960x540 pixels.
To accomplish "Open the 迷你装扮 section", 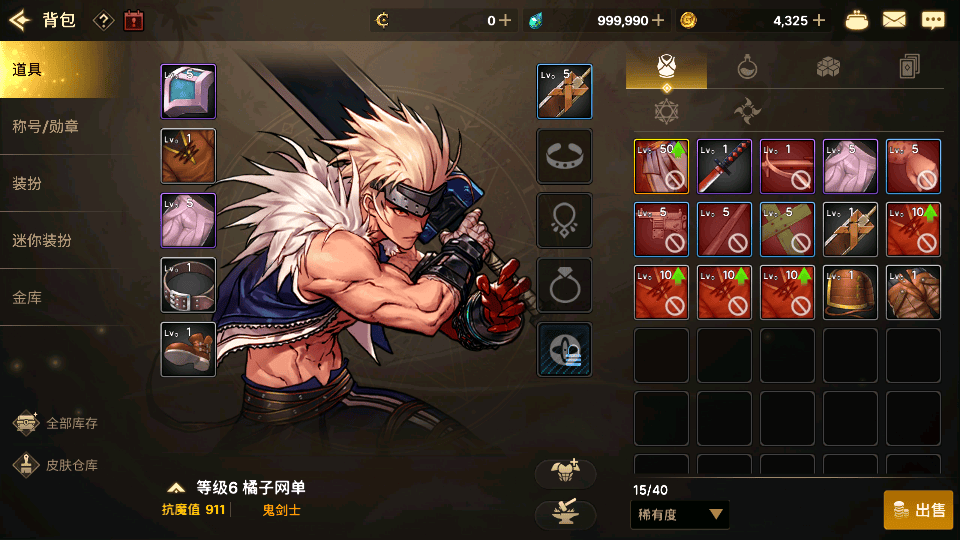I will pos(56,241).
